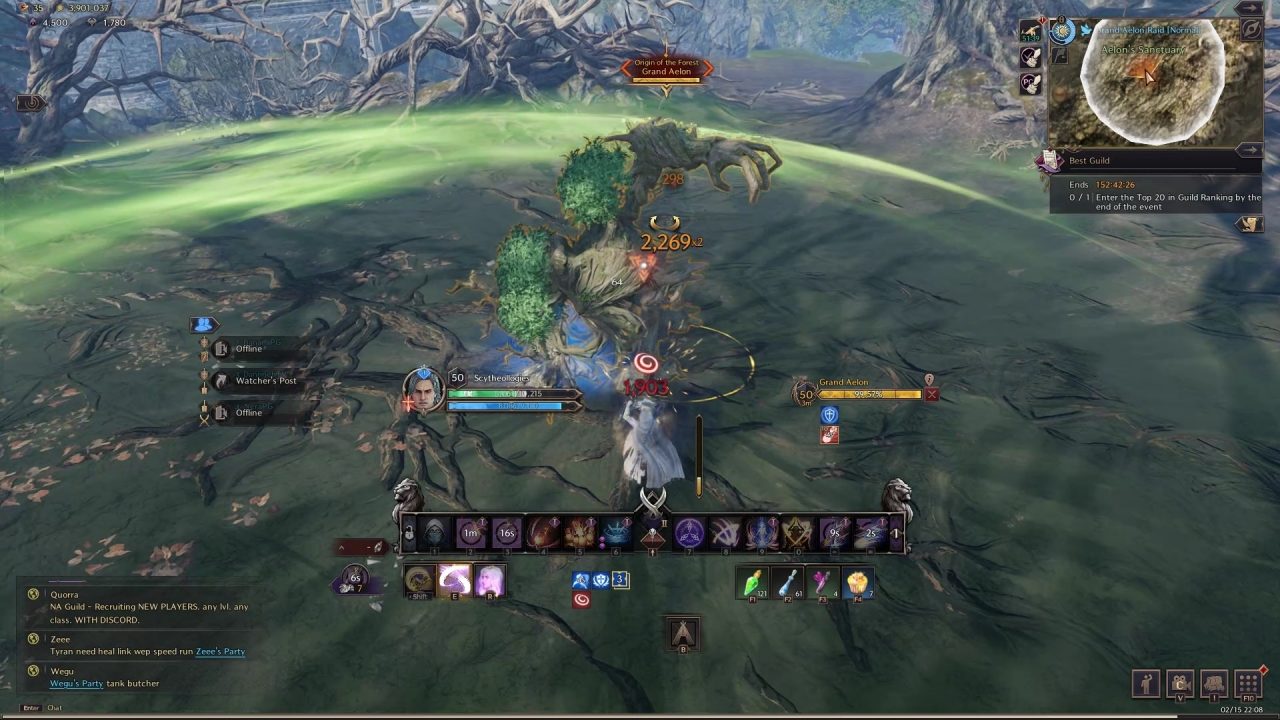Expand the minimap with its top arrow
Viewport: 1280px width, 720px height.
[x=1250, y=8]
